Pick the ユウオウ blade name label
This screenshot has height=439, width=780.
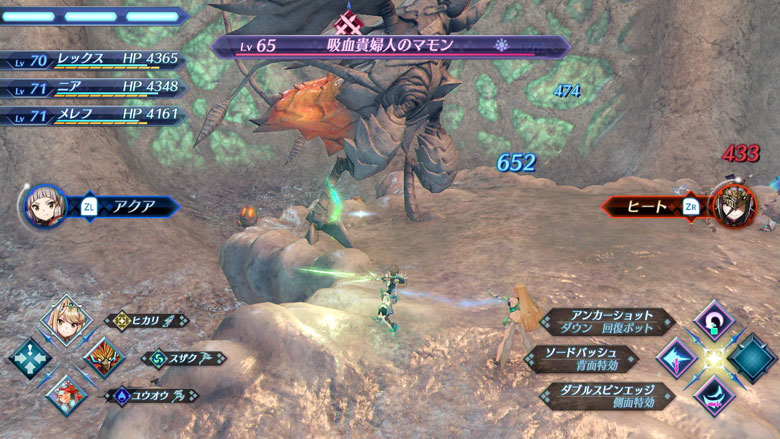tap(152, 396)
